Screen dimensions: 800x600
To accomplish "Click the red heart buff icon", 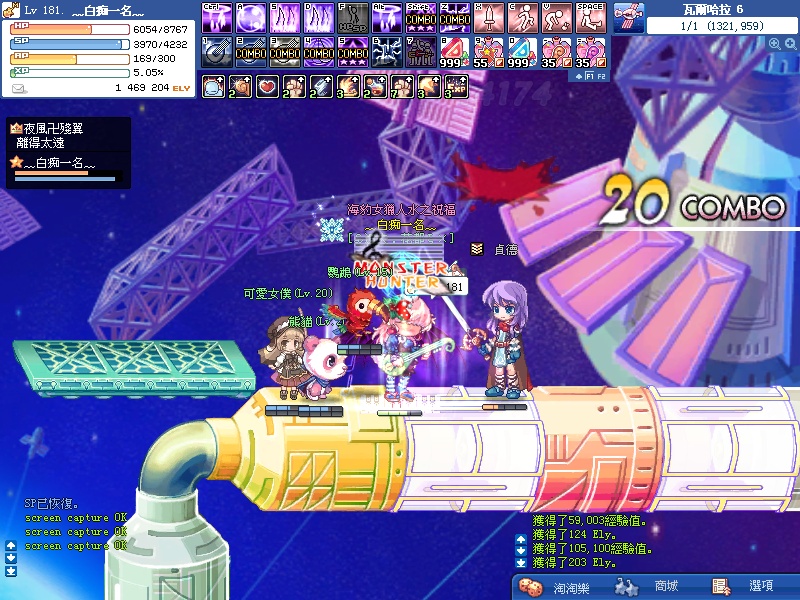I will coord(267,87).
